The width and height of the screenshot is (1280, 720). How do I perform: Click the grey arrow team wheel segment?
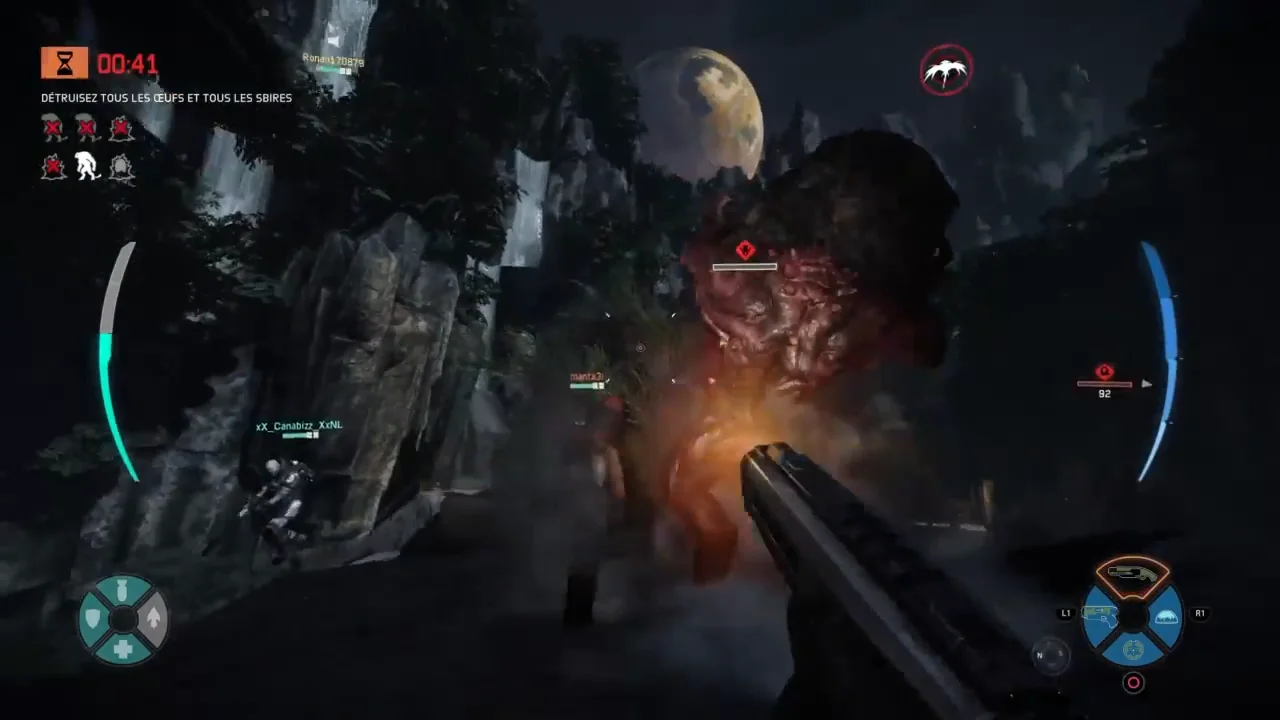tap(153, 619)
